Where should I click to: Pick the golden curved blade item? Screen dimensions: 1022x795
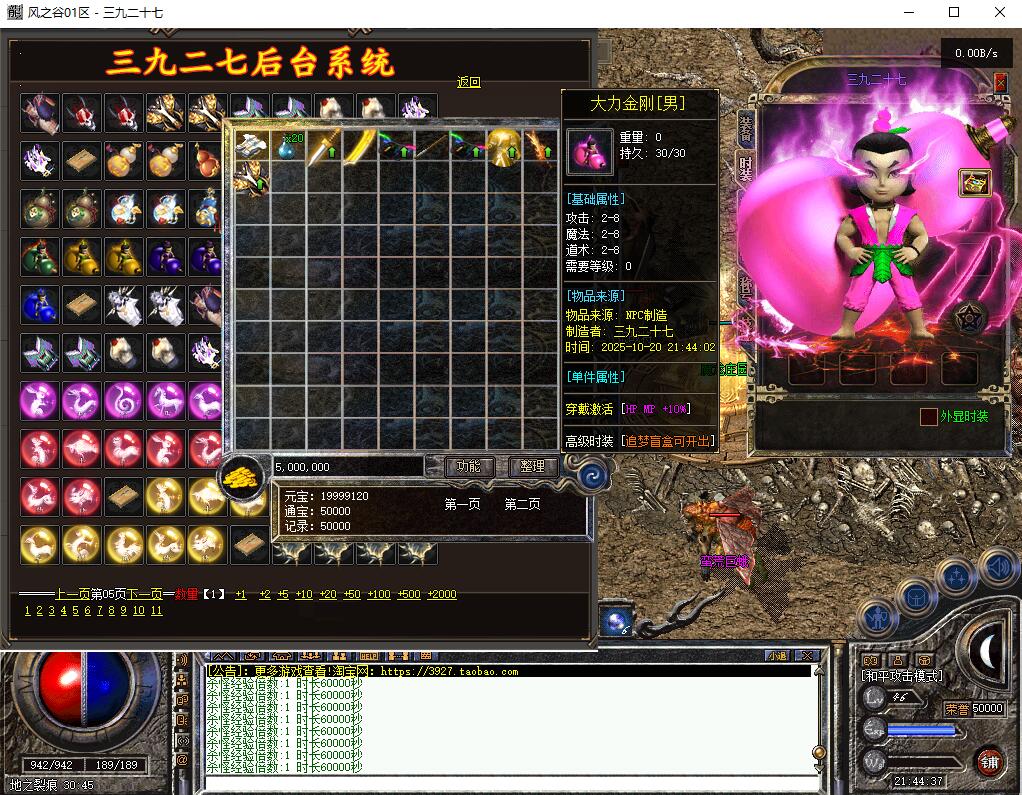point(360,147)
